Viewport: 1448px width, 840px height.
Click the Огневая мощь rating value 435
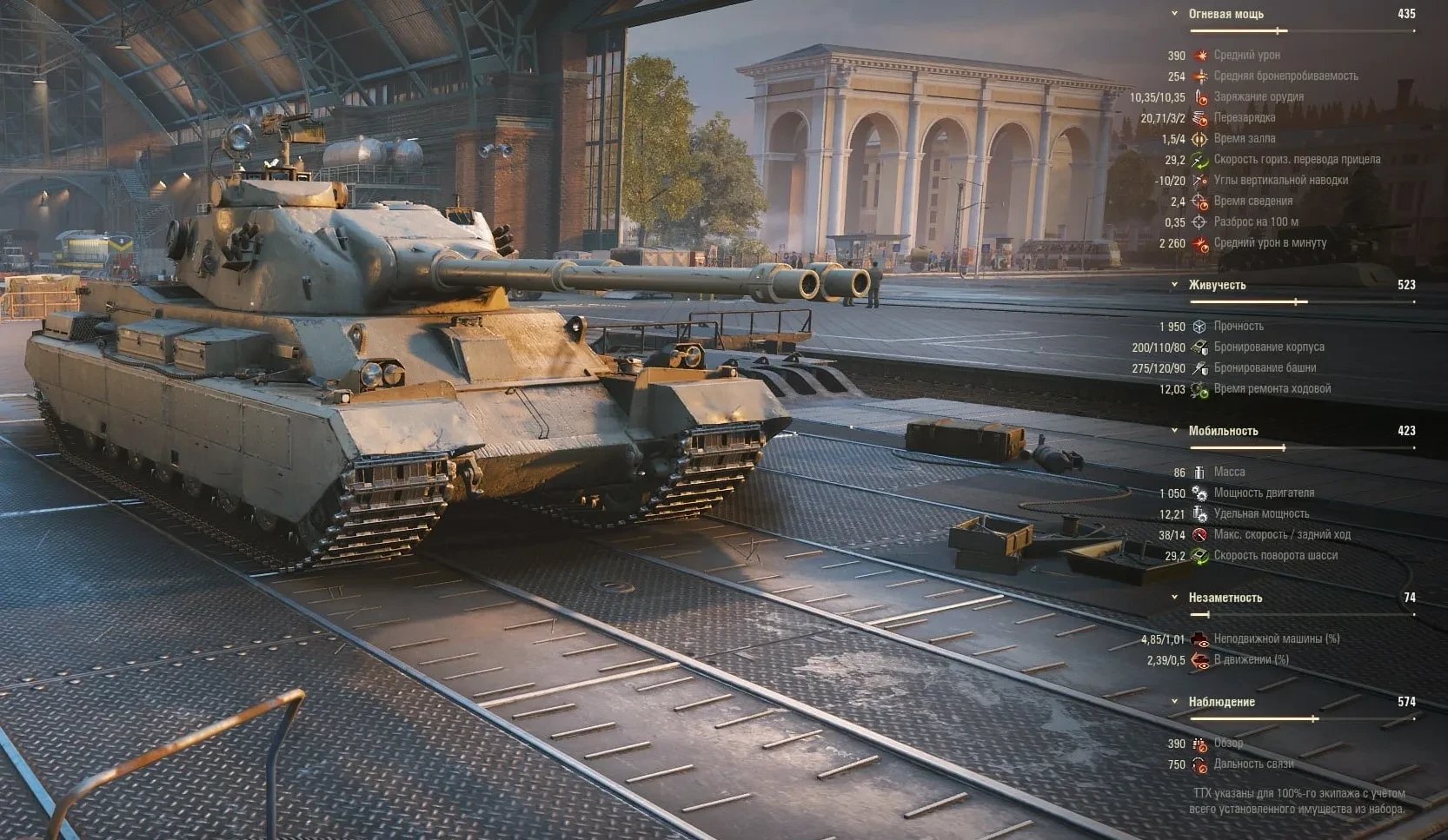1408,14
